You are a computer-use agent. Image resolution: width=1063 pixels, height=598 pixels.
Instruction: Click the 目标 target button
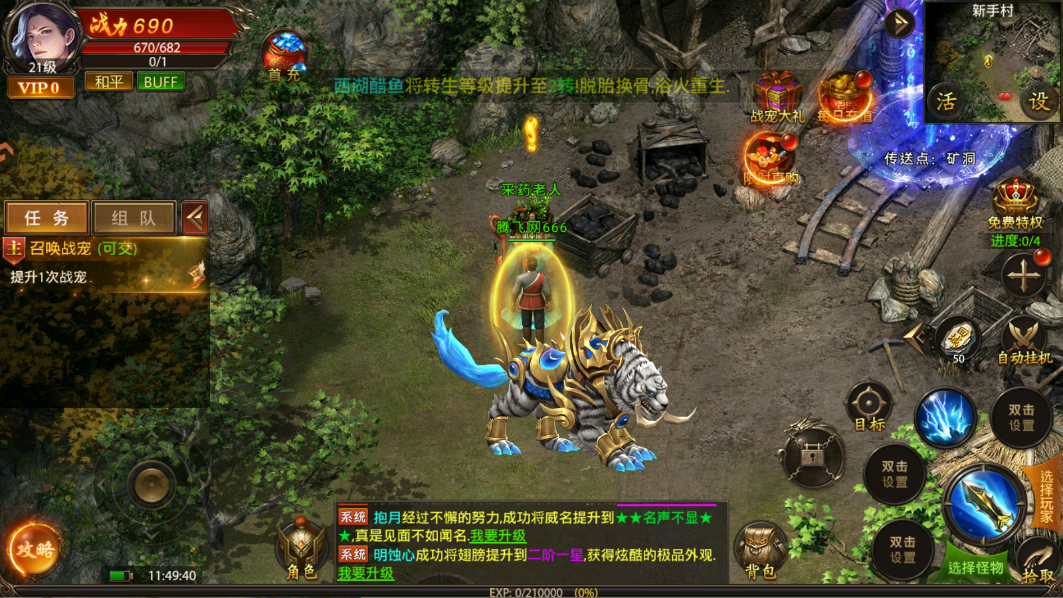(869, 407)
